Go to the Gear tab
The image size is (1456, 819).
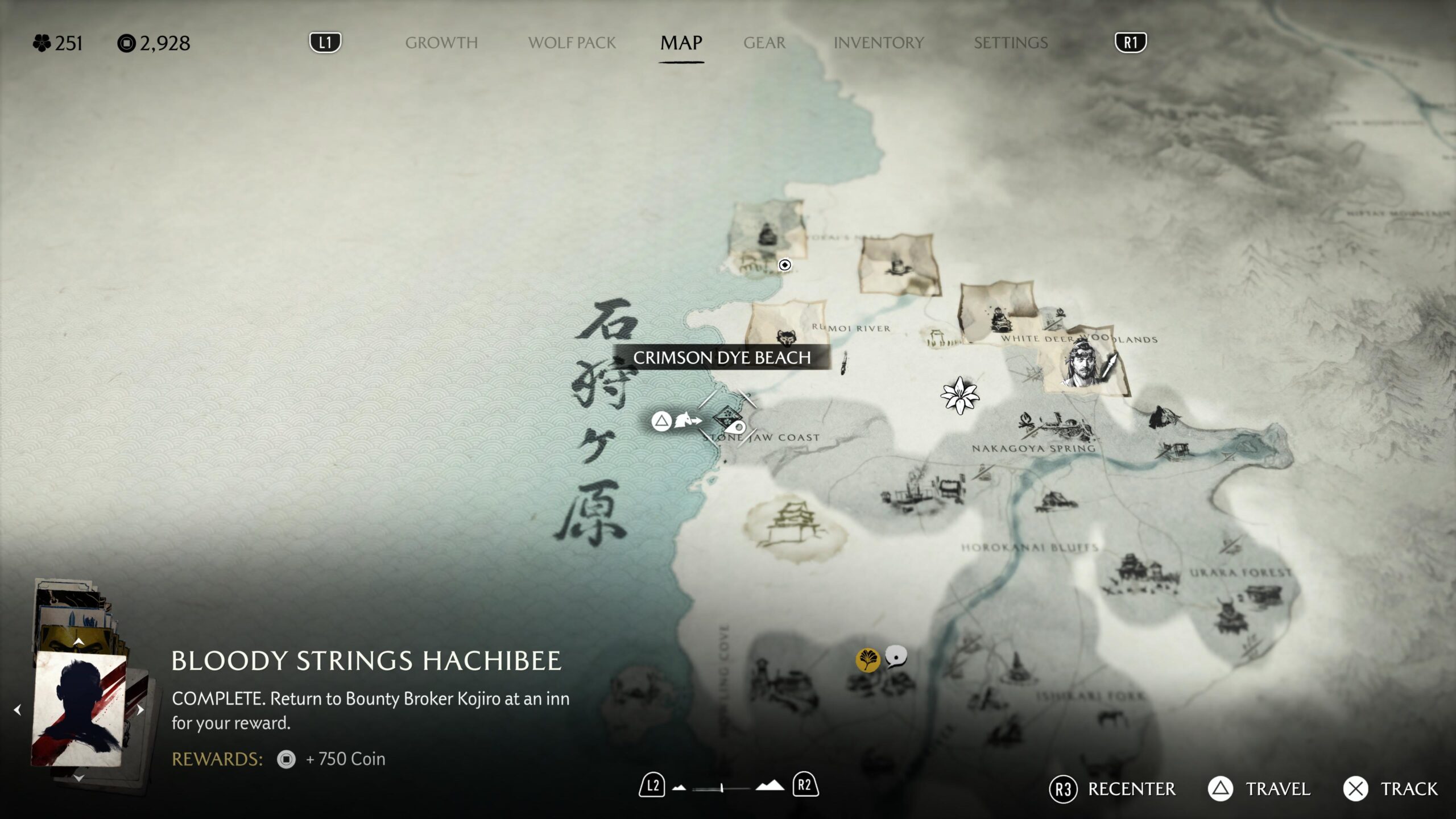tap(764, 43)
